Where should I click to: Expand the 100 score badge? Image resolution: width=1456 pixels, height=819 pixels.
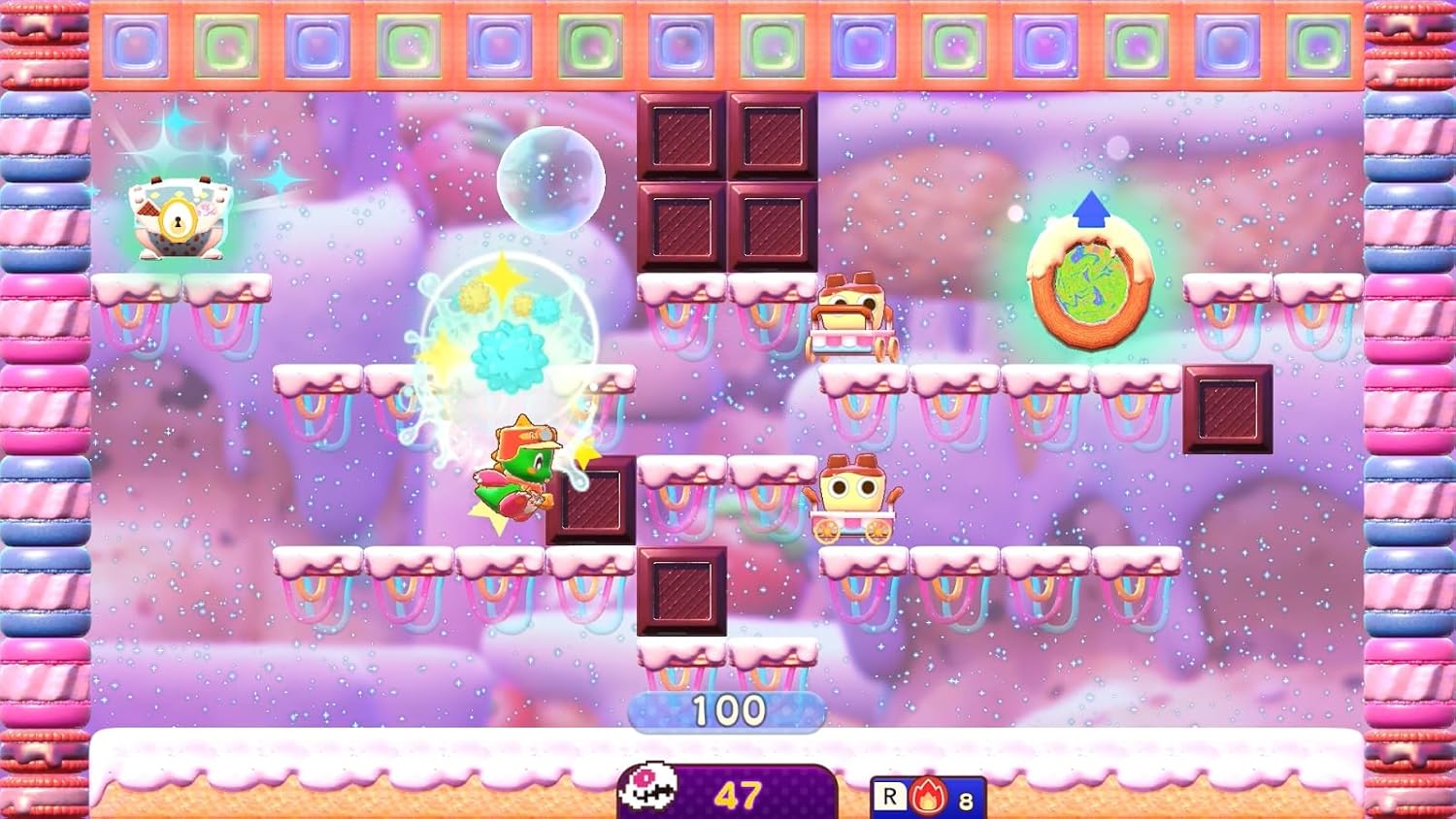coord(727,708)
